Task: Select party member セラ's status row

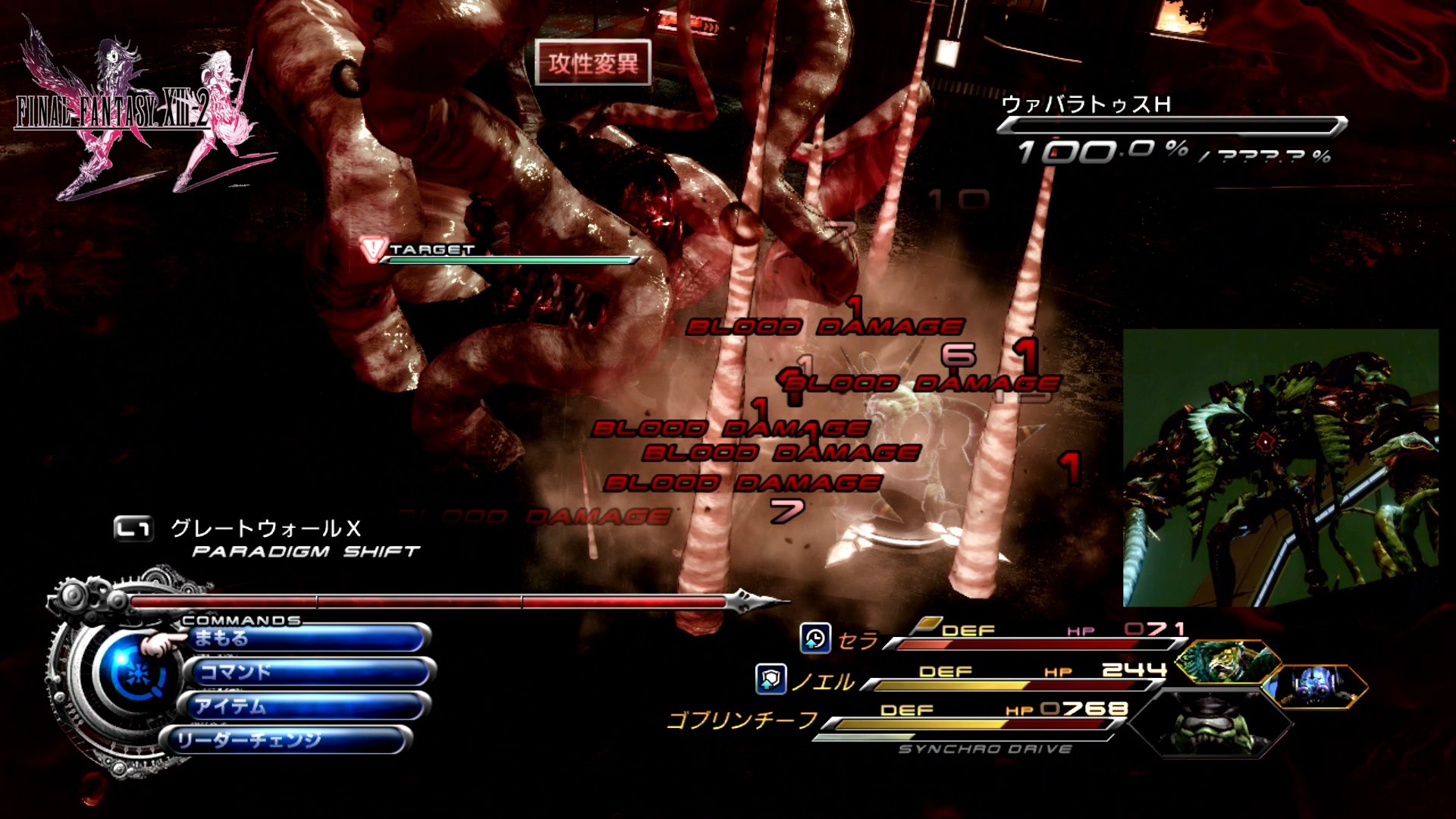Action: tap(1009, 639)
